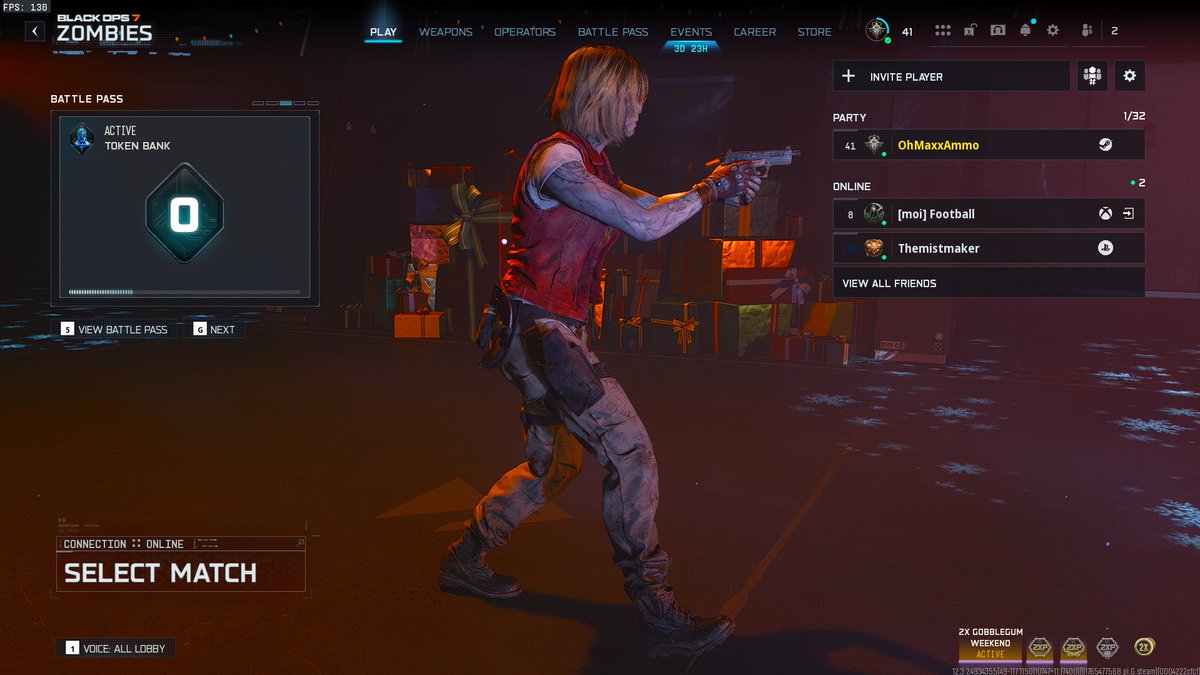The height and width of the screenshot is (675, 1200).
Task: Open the Events tab
Action: pos(691,32)
